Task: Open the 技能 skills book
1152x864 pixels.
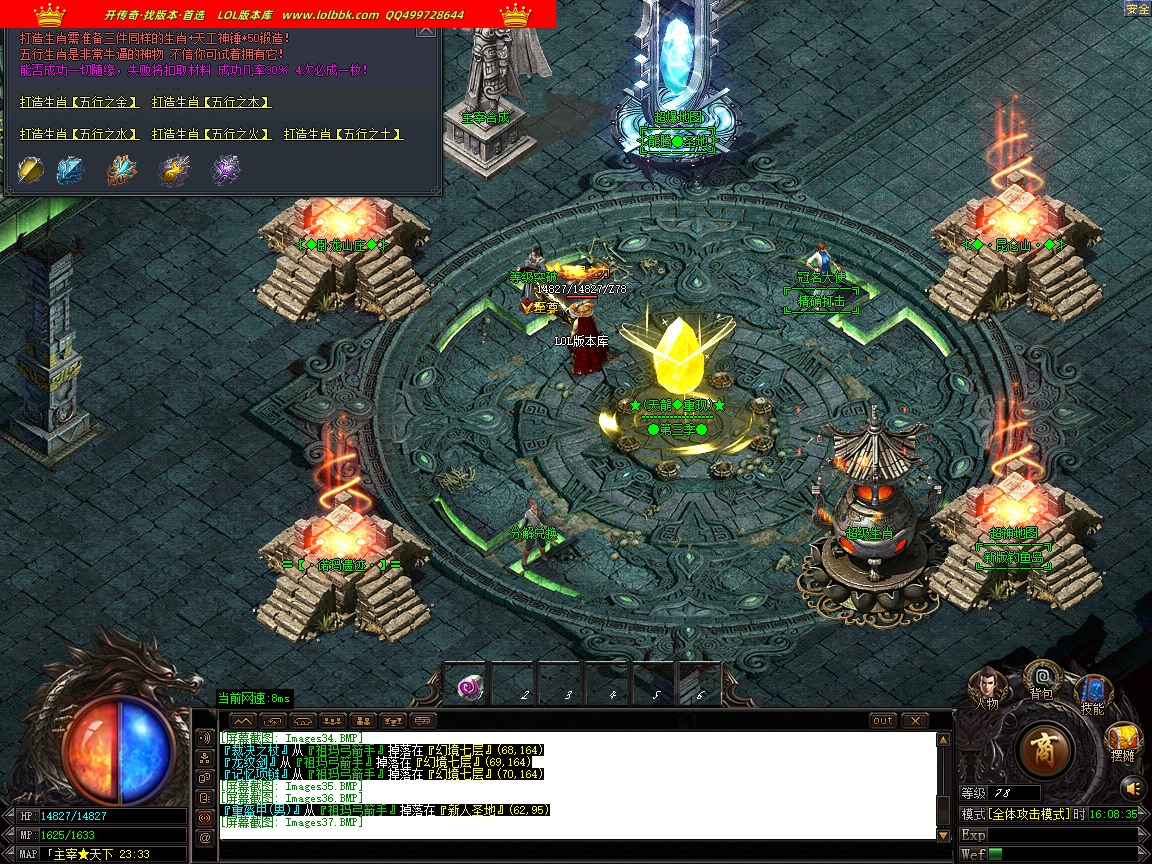Action: click(x=1092, y=692)
